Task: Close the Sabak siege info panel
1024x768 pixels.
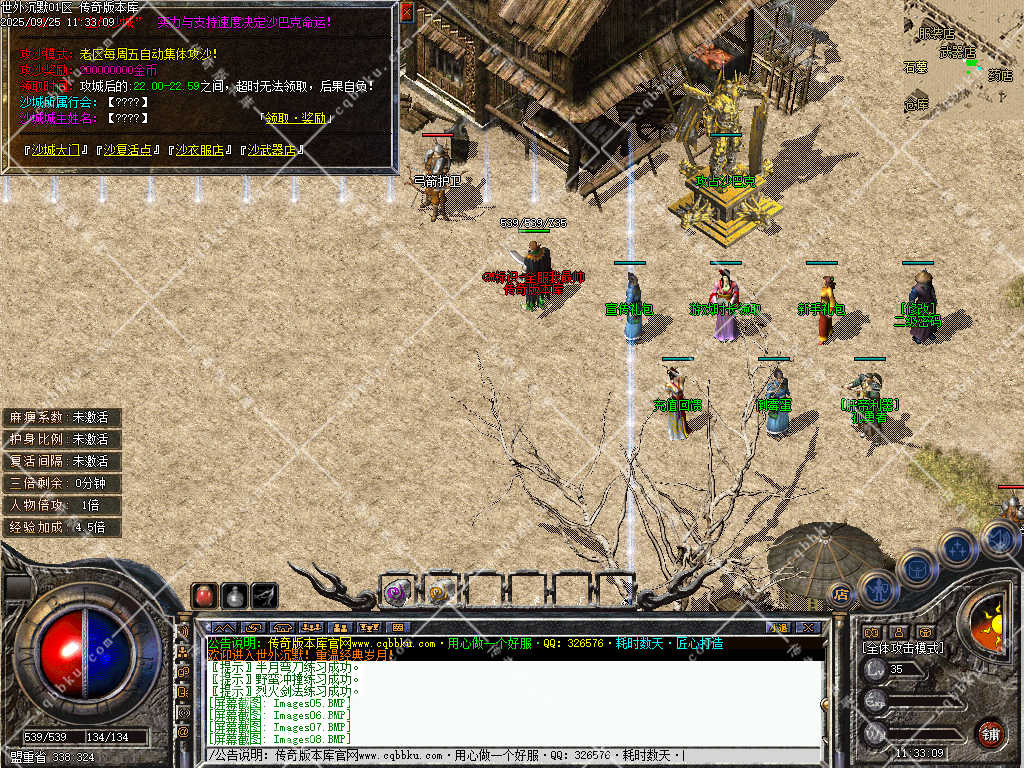Action: pyautogui.click(x=406, y=12)
